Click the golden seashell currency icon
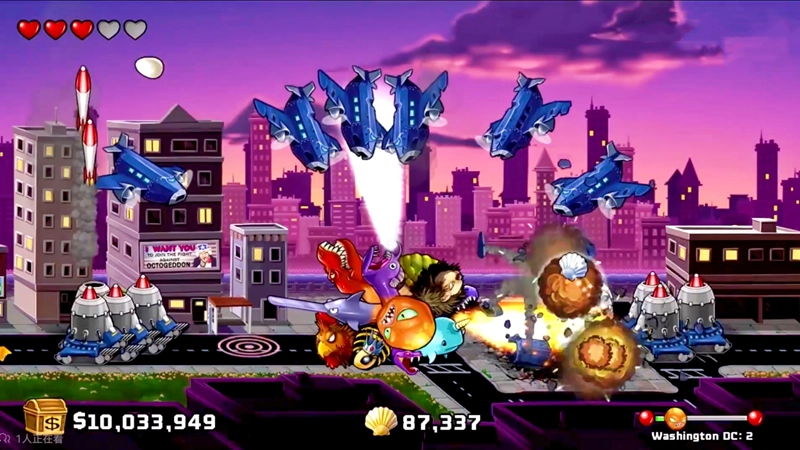This screenshot has width=800, height=450. tap(380, 421)
